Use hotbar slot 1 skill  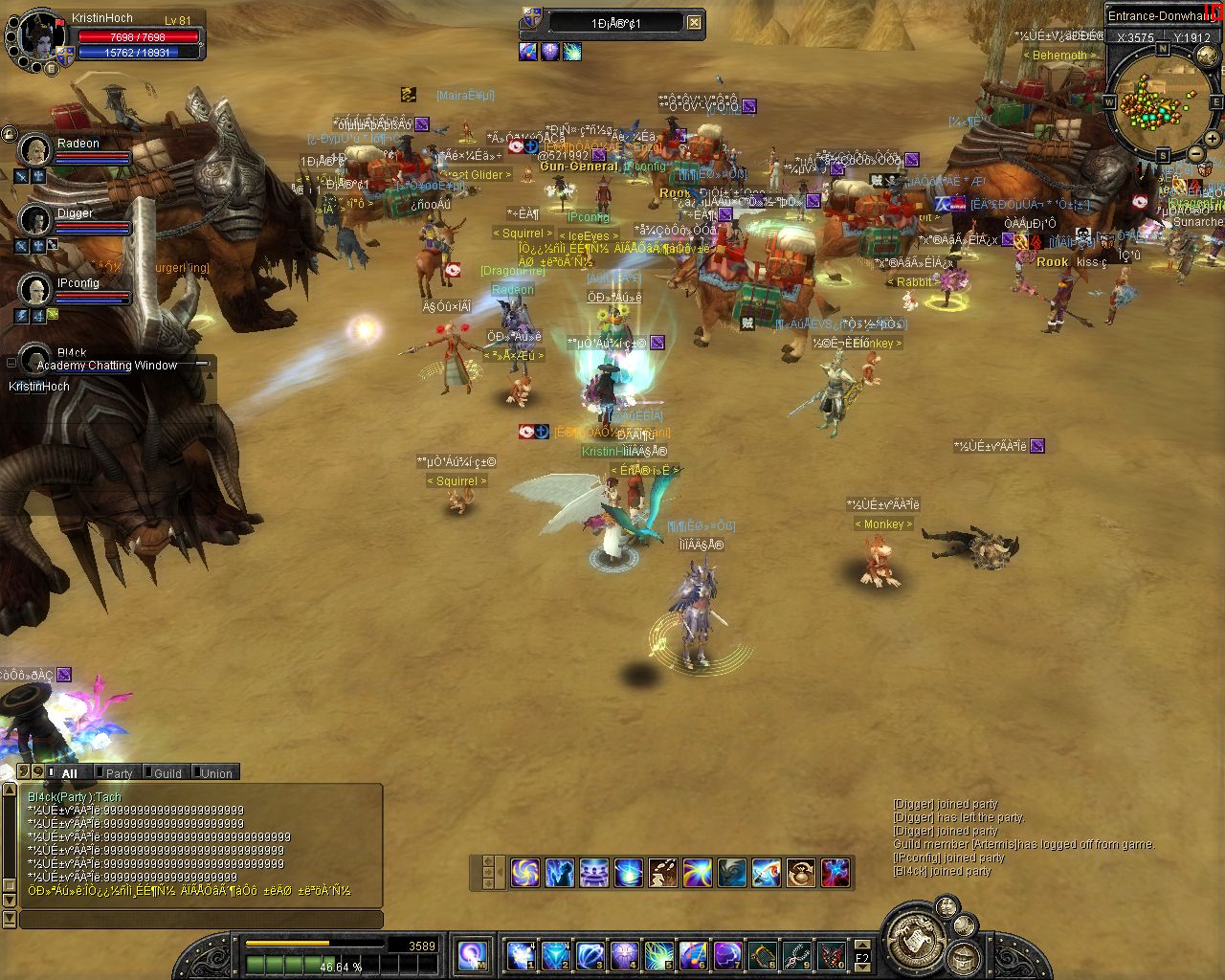point(520,955)
